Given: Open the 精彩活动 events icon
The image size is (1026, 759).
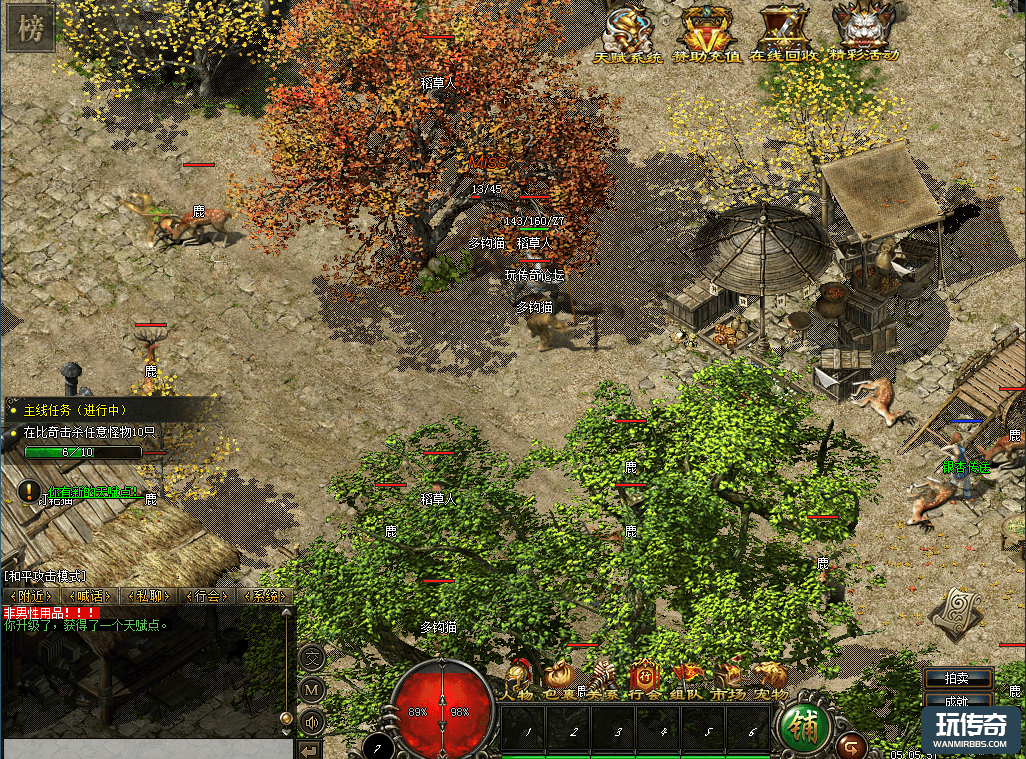Looking at the screenshot, I should (x=864, y=35).
